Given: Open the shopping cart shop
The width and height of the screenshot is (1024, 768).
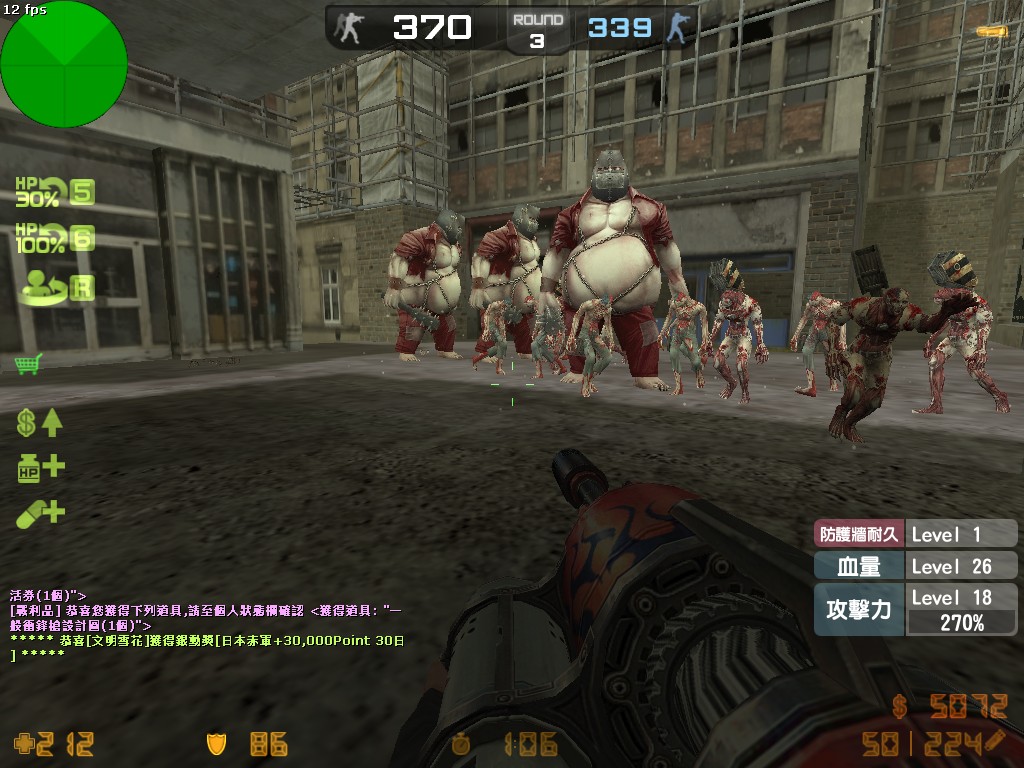Looking at the screenshot, I should [28, 364].
